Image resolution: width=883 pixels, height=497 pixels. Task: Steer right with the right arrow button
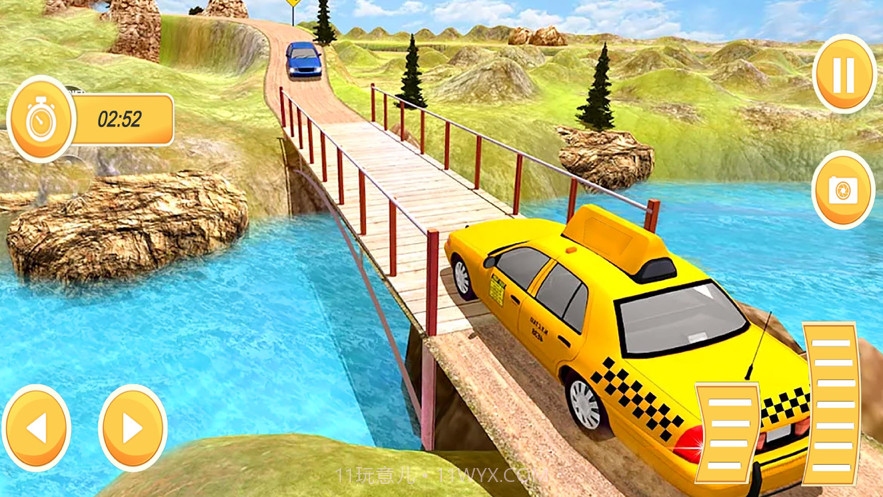click(x=132, y=428)
